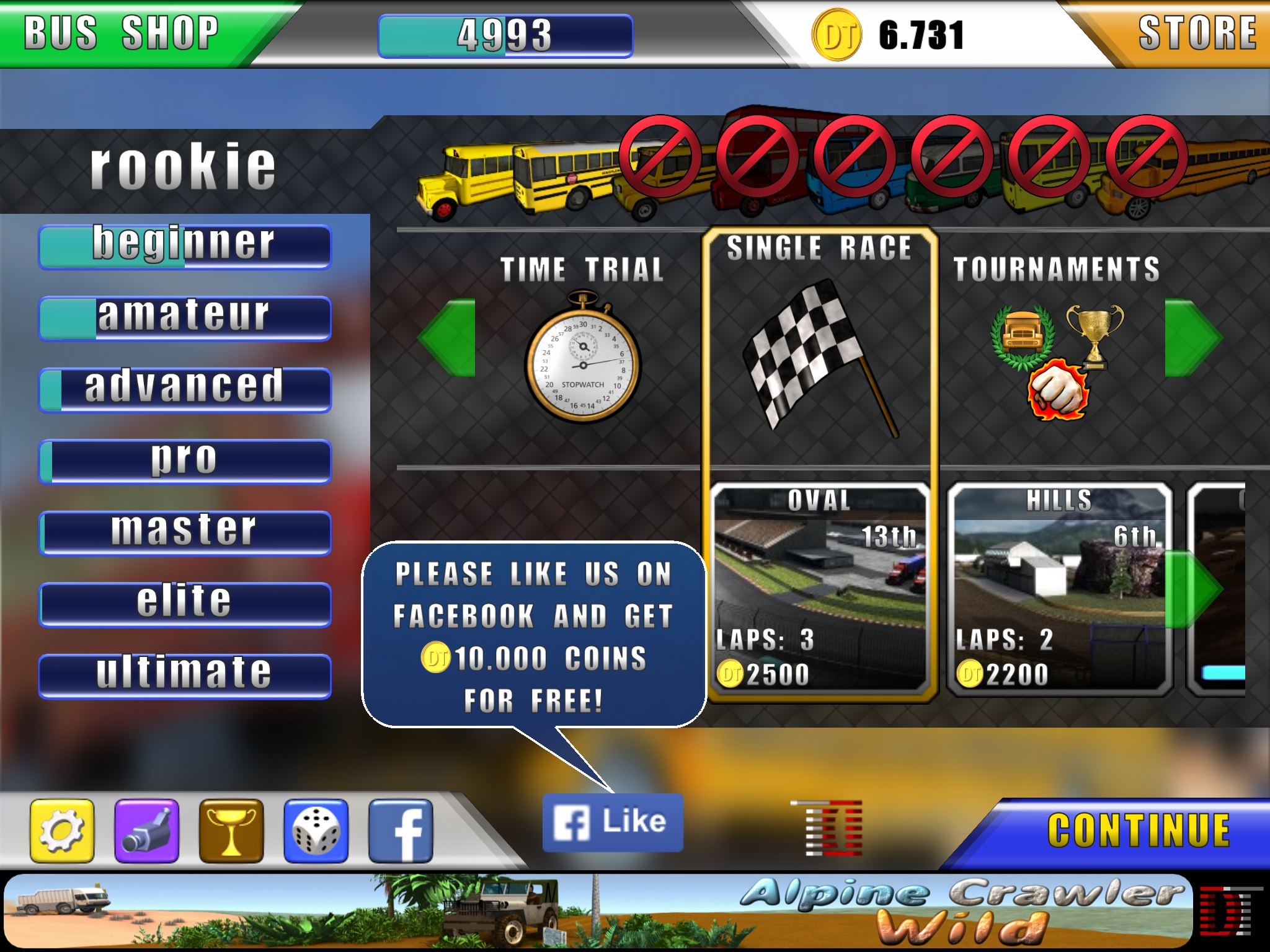Pick the ultimate level
The height and width of the screenshot is (952, 1270).
pyautogui.click(x=185, y=676)
